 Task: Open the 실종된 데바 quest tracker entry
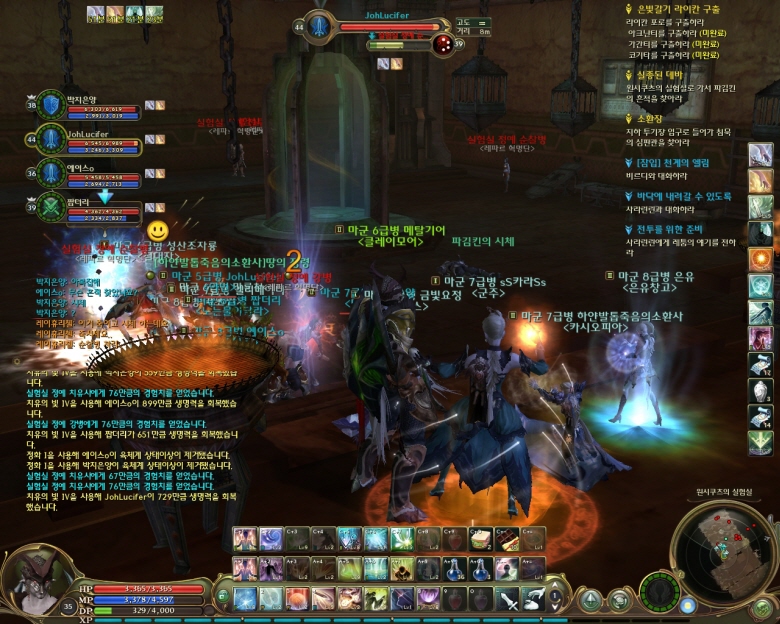point(658,74)
